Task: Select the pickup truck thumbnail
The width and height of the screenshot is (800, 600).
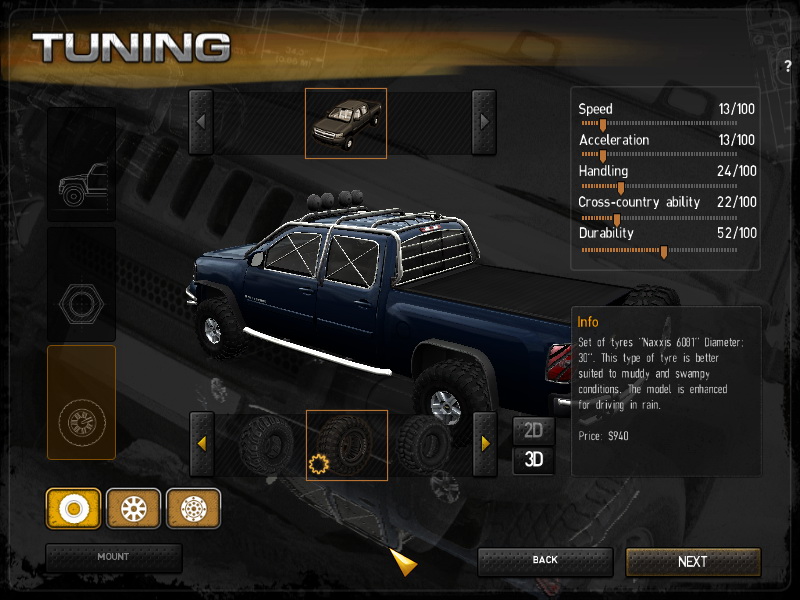Action: [x=345, y=123]
